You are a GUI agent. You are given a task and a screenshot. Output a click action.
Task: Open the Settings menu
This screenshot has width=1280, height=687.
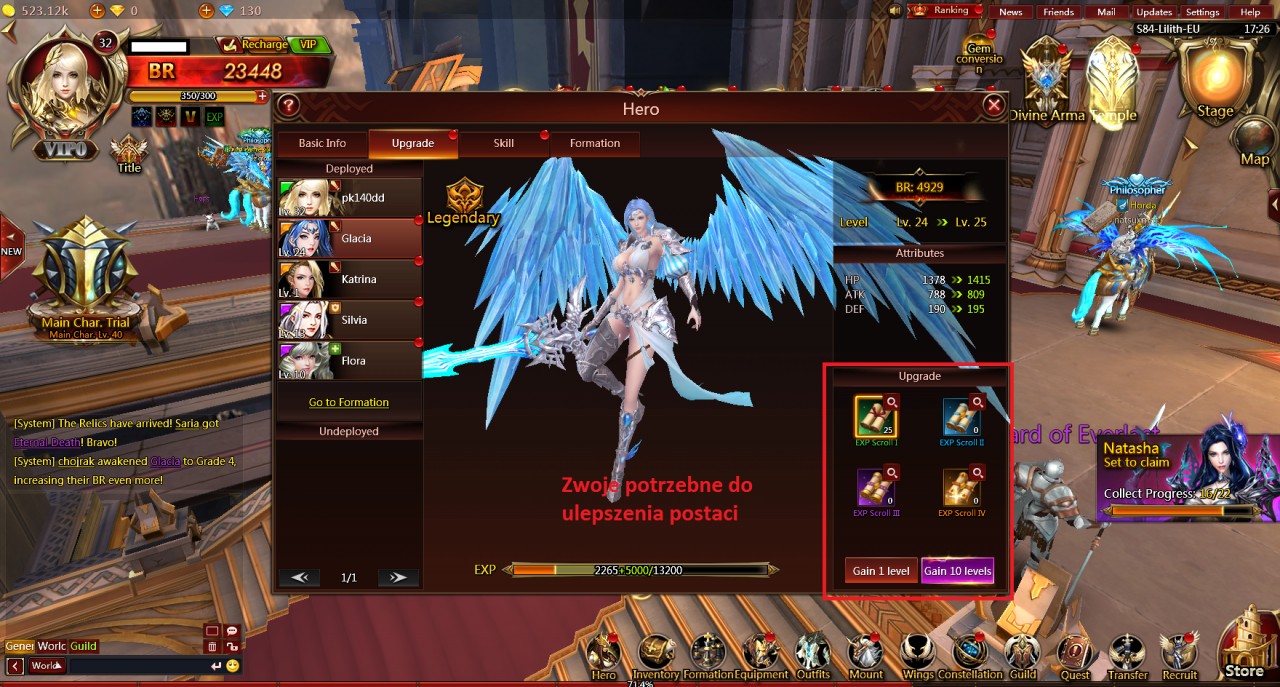coord(1202,12)
